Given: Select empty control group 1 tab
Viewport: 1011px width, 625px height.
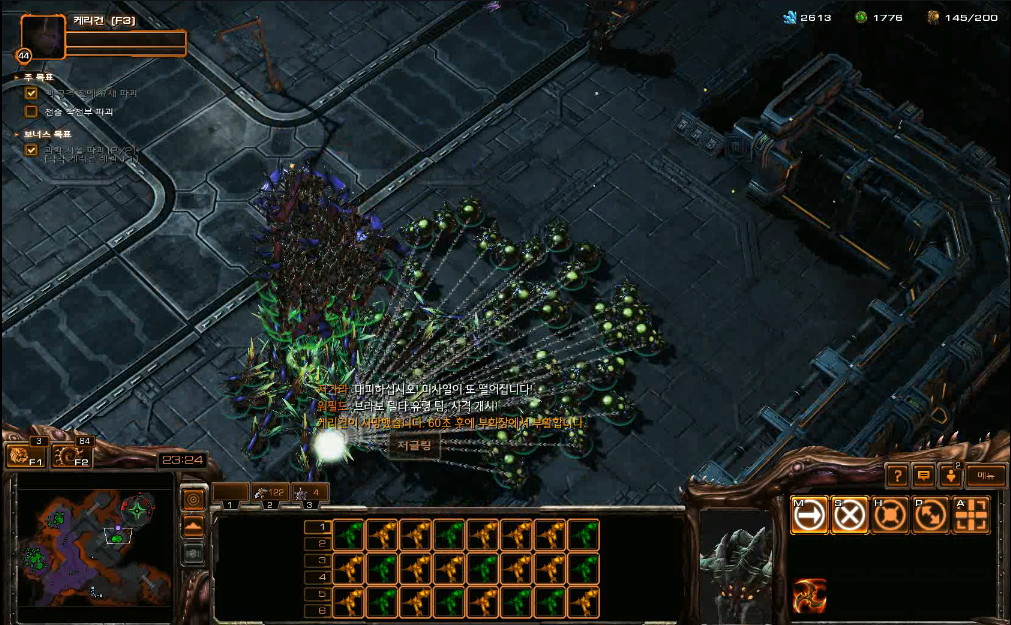Looking at the screenshot, I should (231, 492).
